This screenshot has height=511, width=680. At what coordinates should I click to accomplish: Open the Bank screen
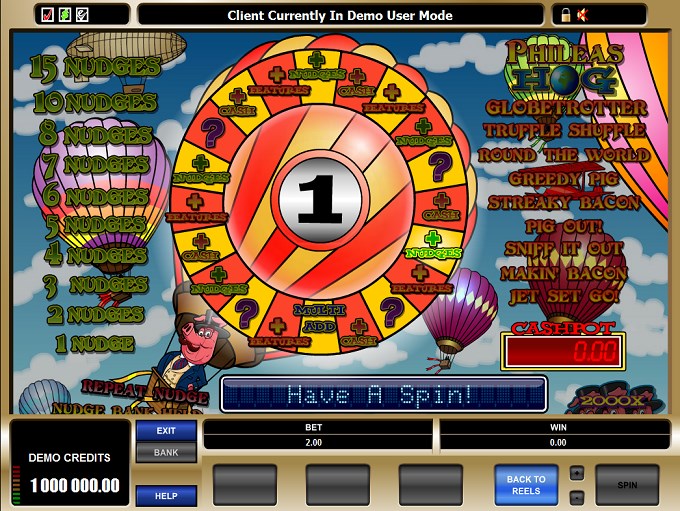166,453
